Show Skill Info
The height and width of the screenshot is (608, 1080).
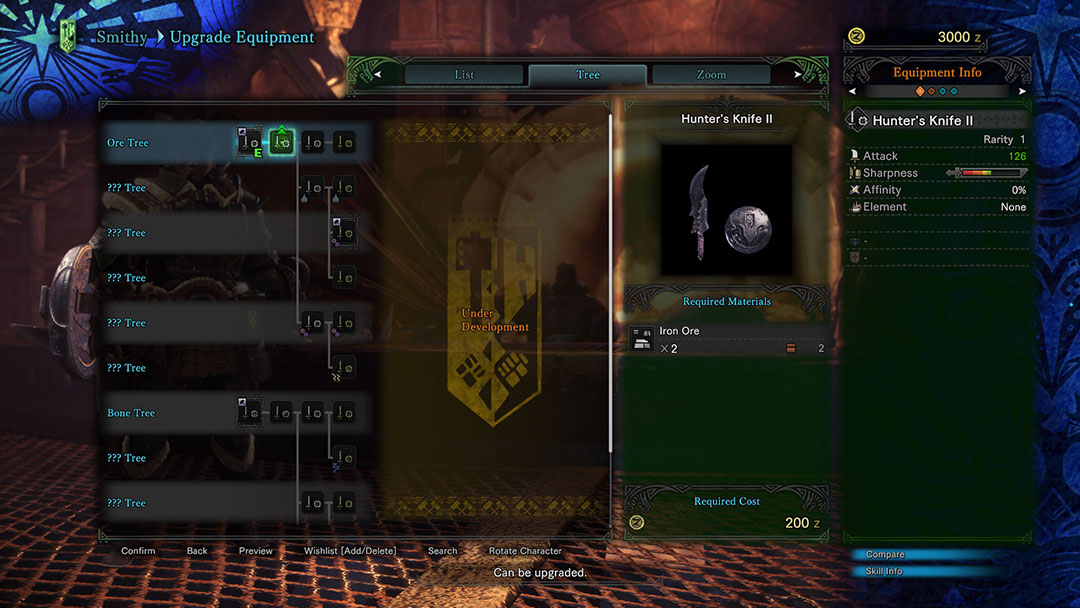click(x=884, y=572)
